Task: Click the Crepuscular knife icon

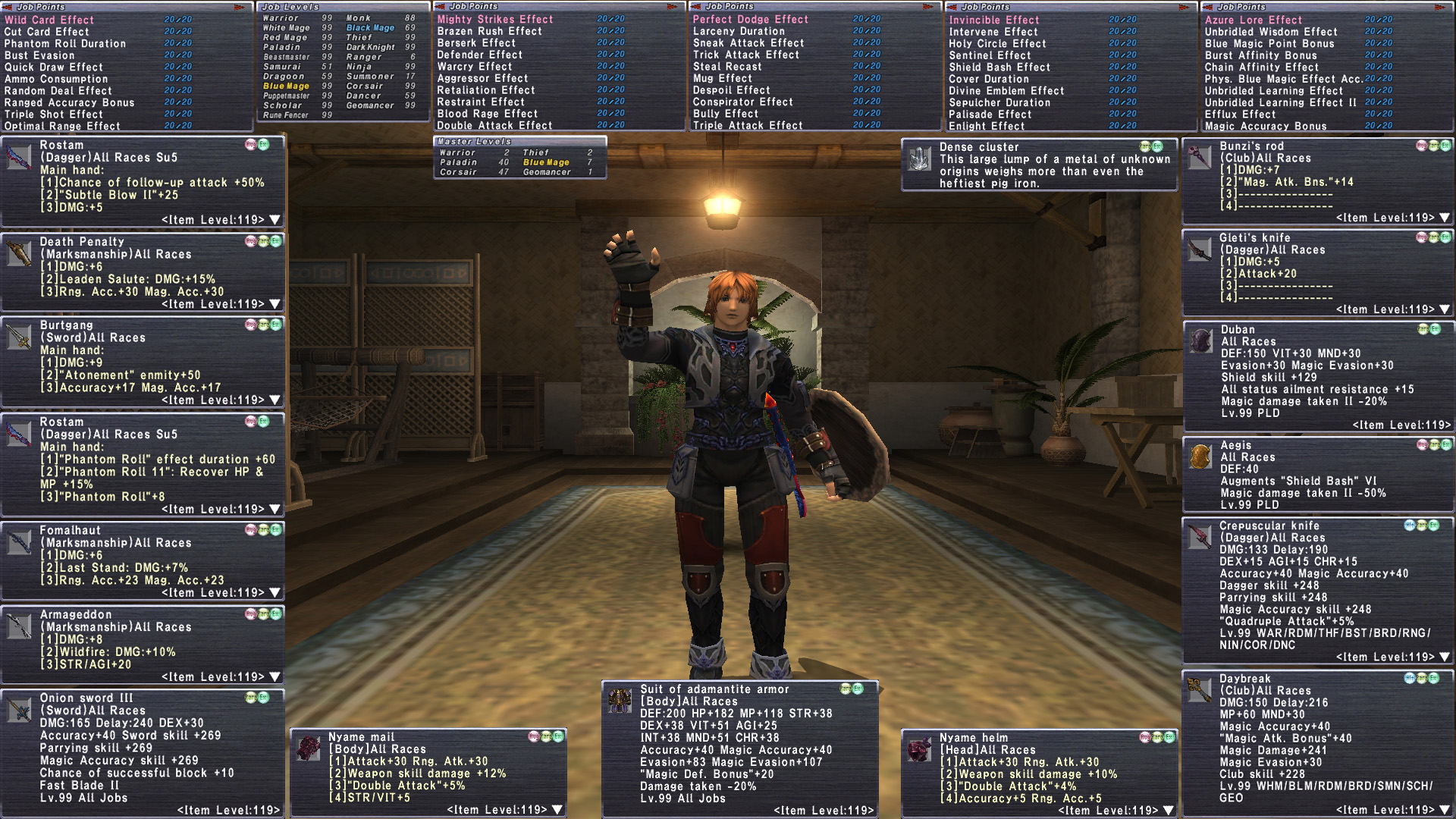Action: point(1199,537)
